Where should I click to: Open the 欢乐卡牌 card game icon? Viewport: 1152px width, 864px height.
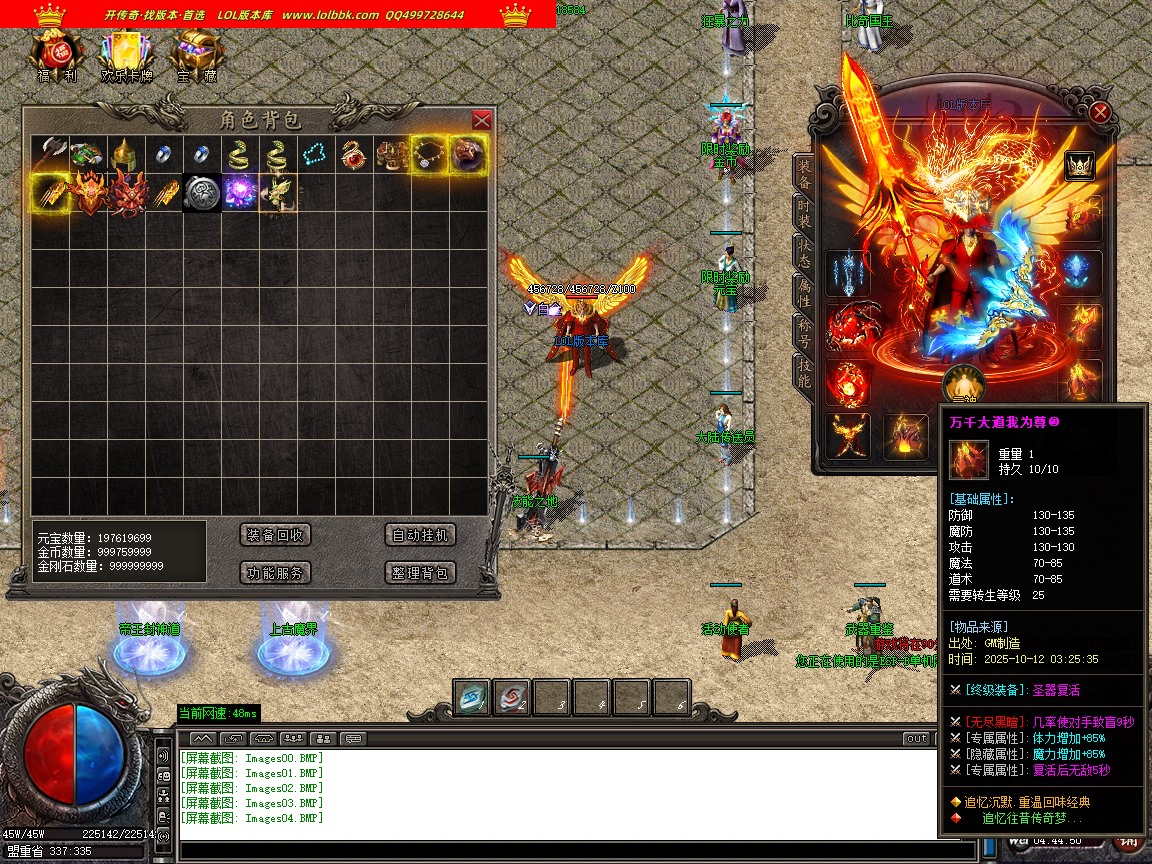tap(127, 52)
